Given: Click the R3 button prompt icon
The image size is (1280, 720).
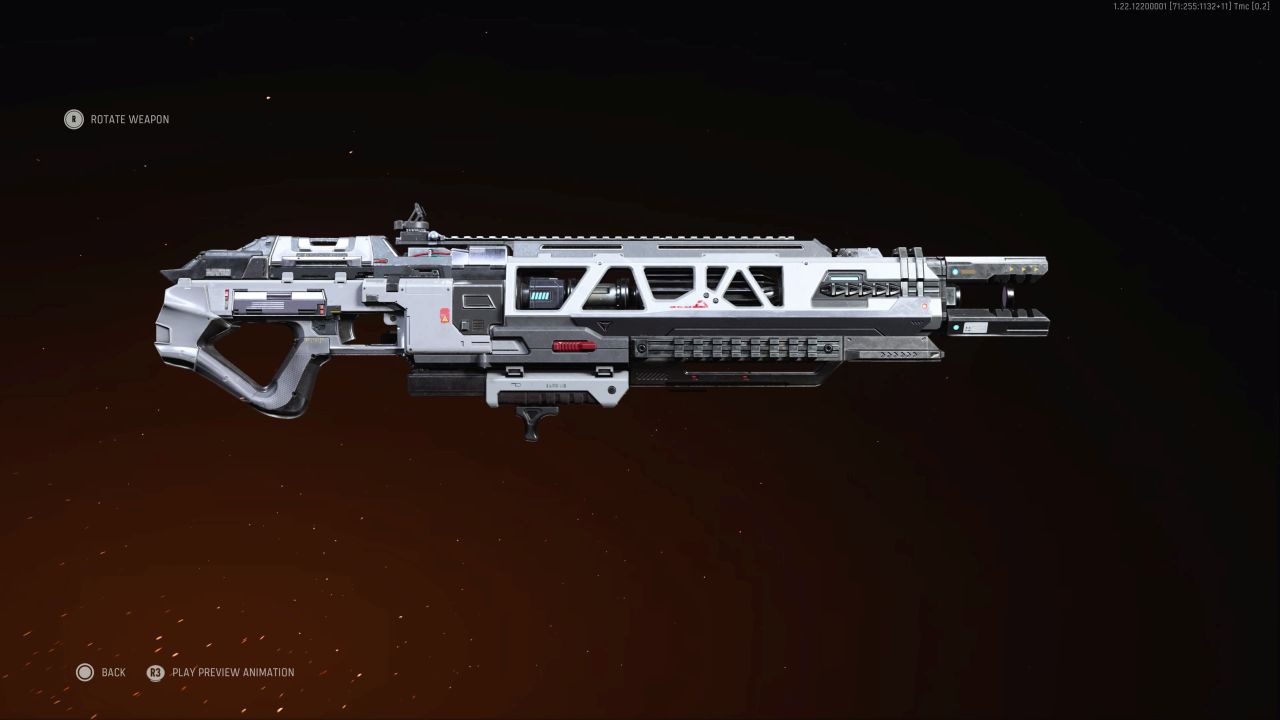Looking at the screenshot, I should (x=157, y=672).
